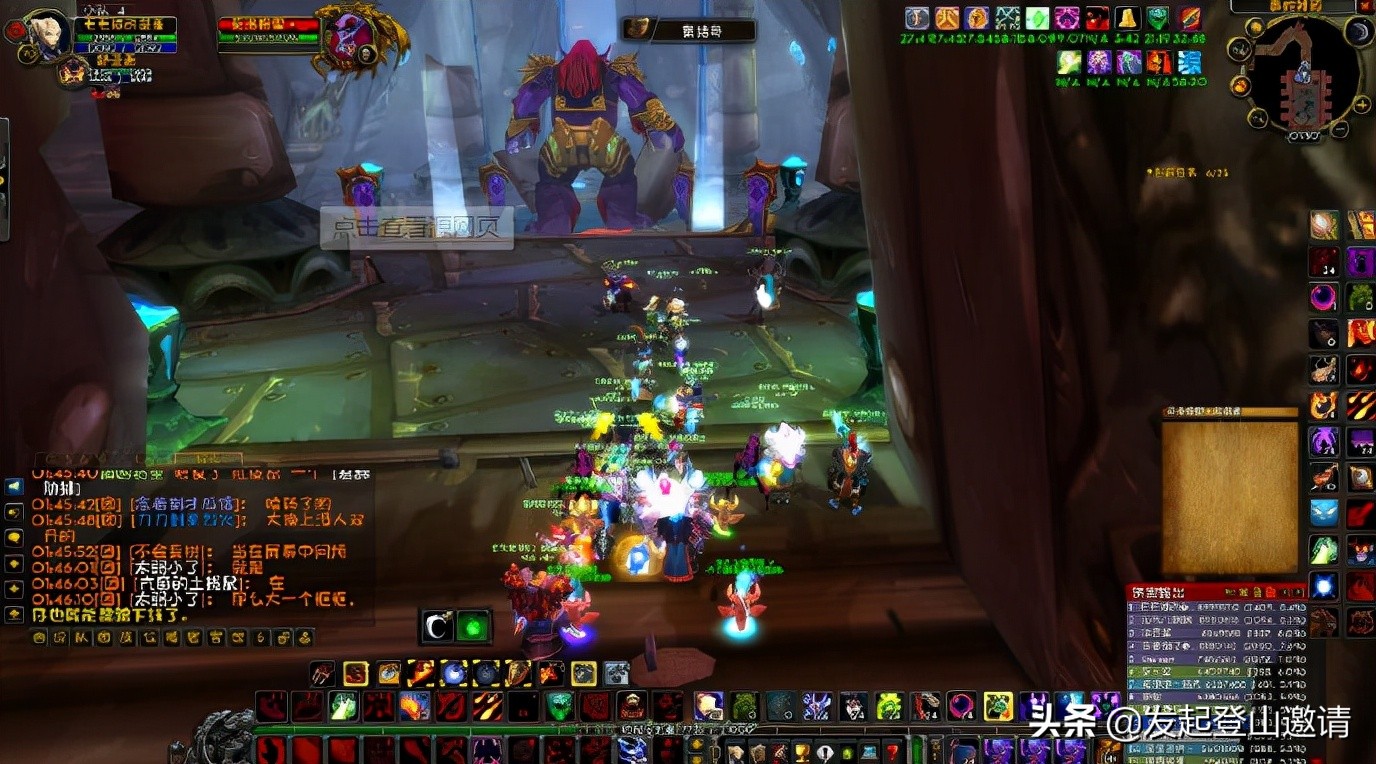
Task: Select the golden bell buff icon
Action: coord(1127,18)
